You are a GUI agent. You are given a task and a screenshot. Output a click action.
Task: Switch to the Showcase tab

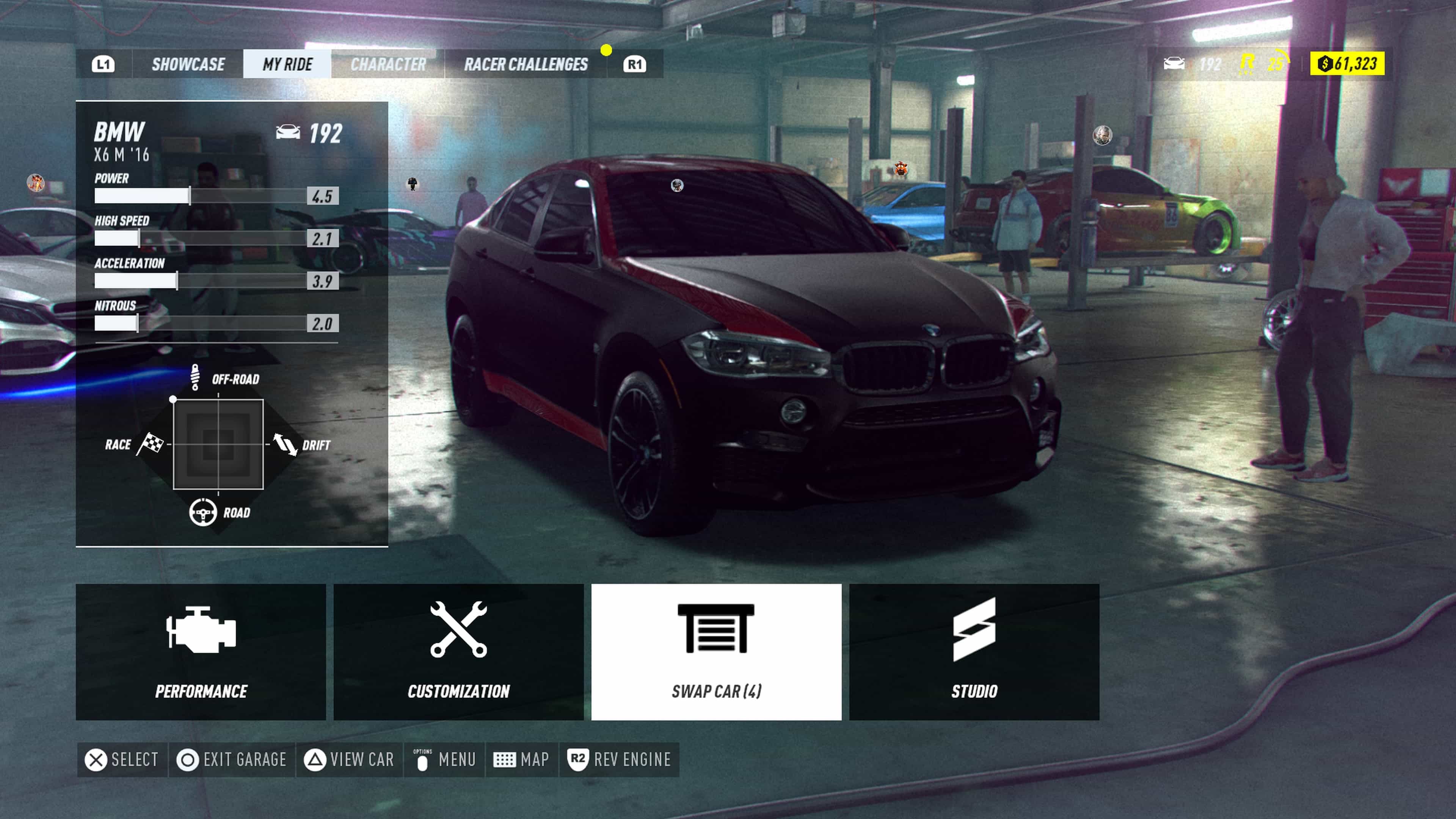[188, 64]
